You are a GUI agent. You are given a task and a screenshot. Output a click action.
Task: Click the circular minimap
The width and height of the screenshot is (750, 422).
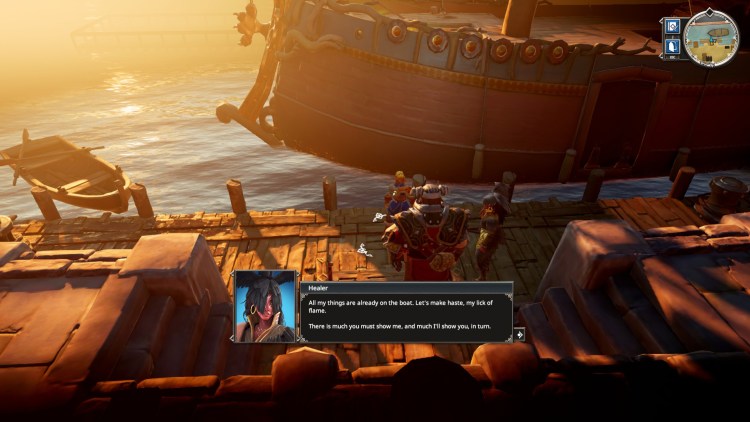click(710, 38)
